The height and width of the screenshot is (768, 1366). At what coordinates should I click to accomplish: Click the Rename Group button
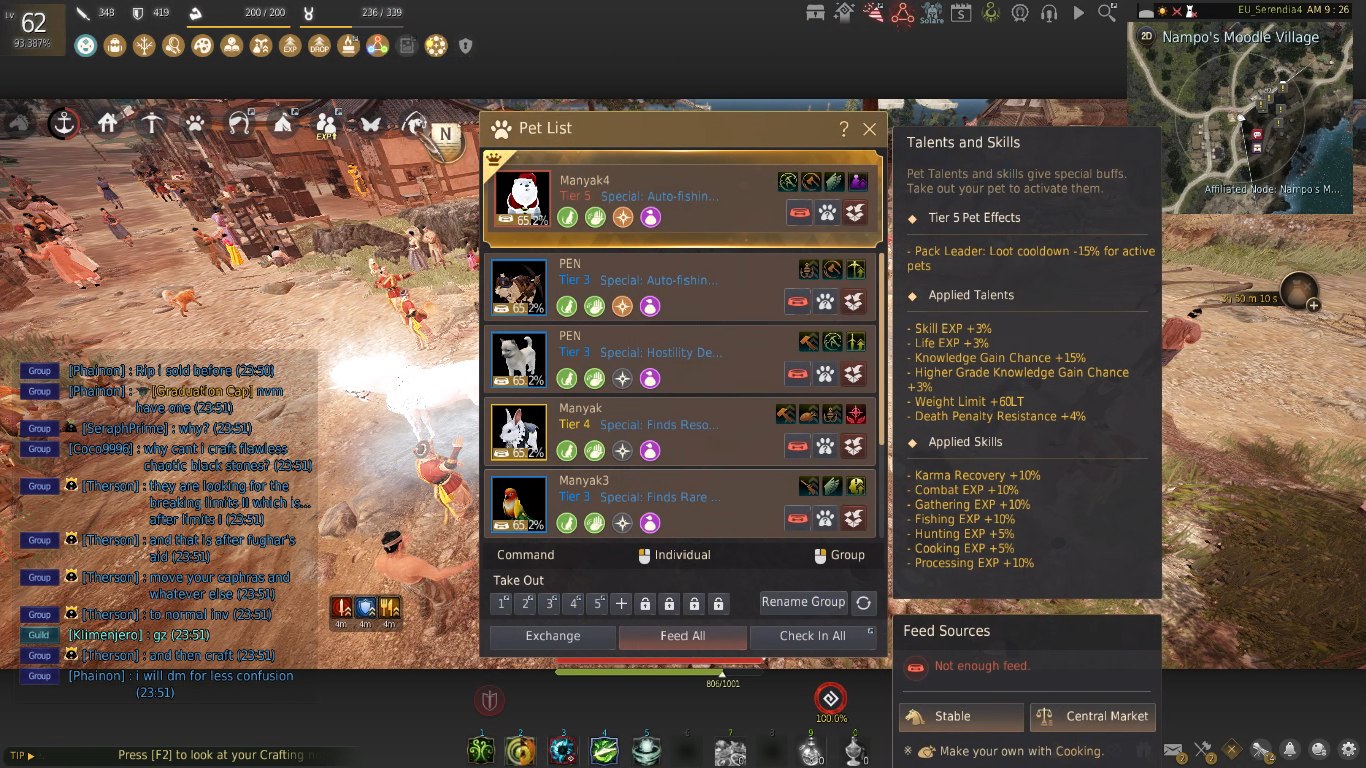coord(803,602)
